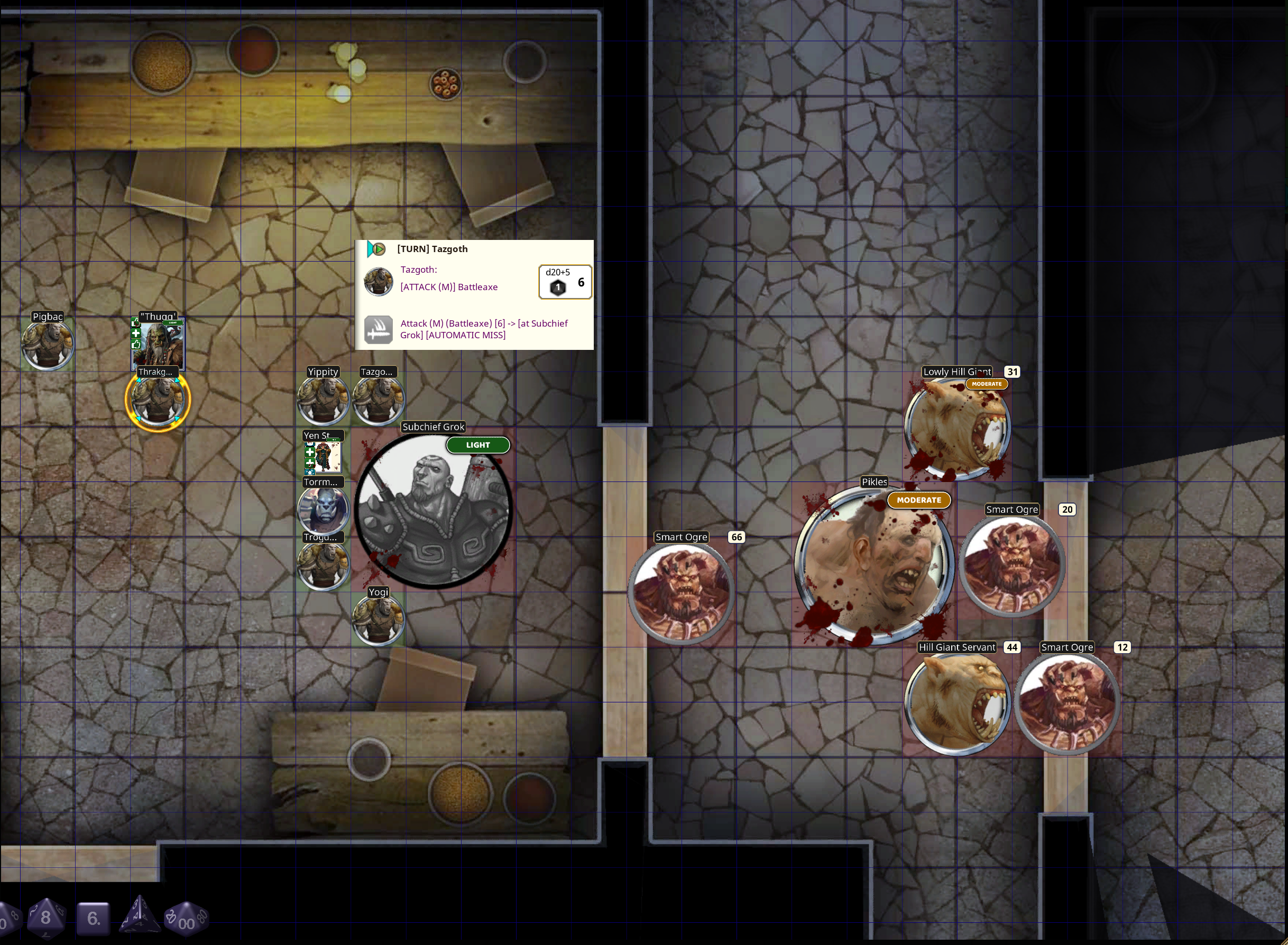1288x945 pixels.
Task: Select the highlighted Thrakg token
Action: coord(158,400)
